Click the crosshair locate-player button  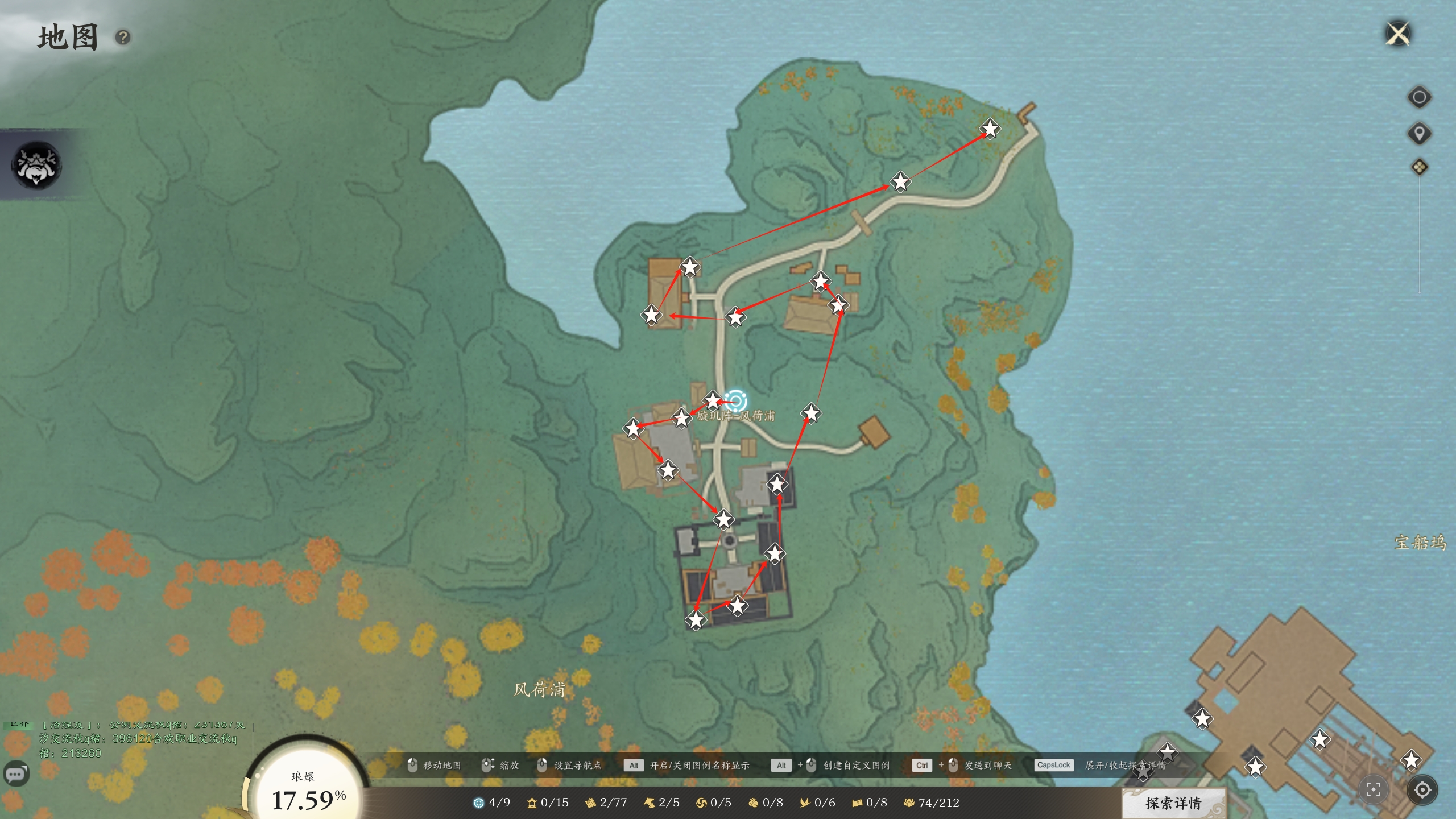[1422, 789]
